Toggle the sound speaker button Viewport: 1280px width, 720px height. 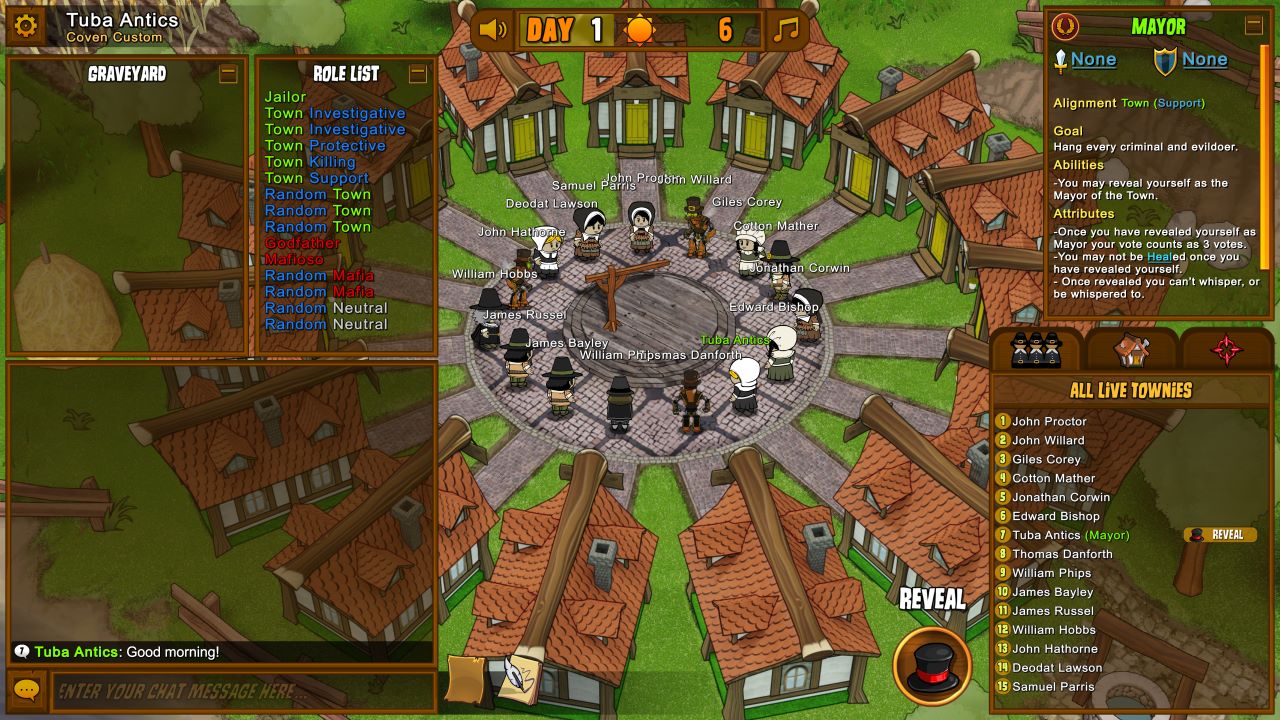click(x=492, y=30)
